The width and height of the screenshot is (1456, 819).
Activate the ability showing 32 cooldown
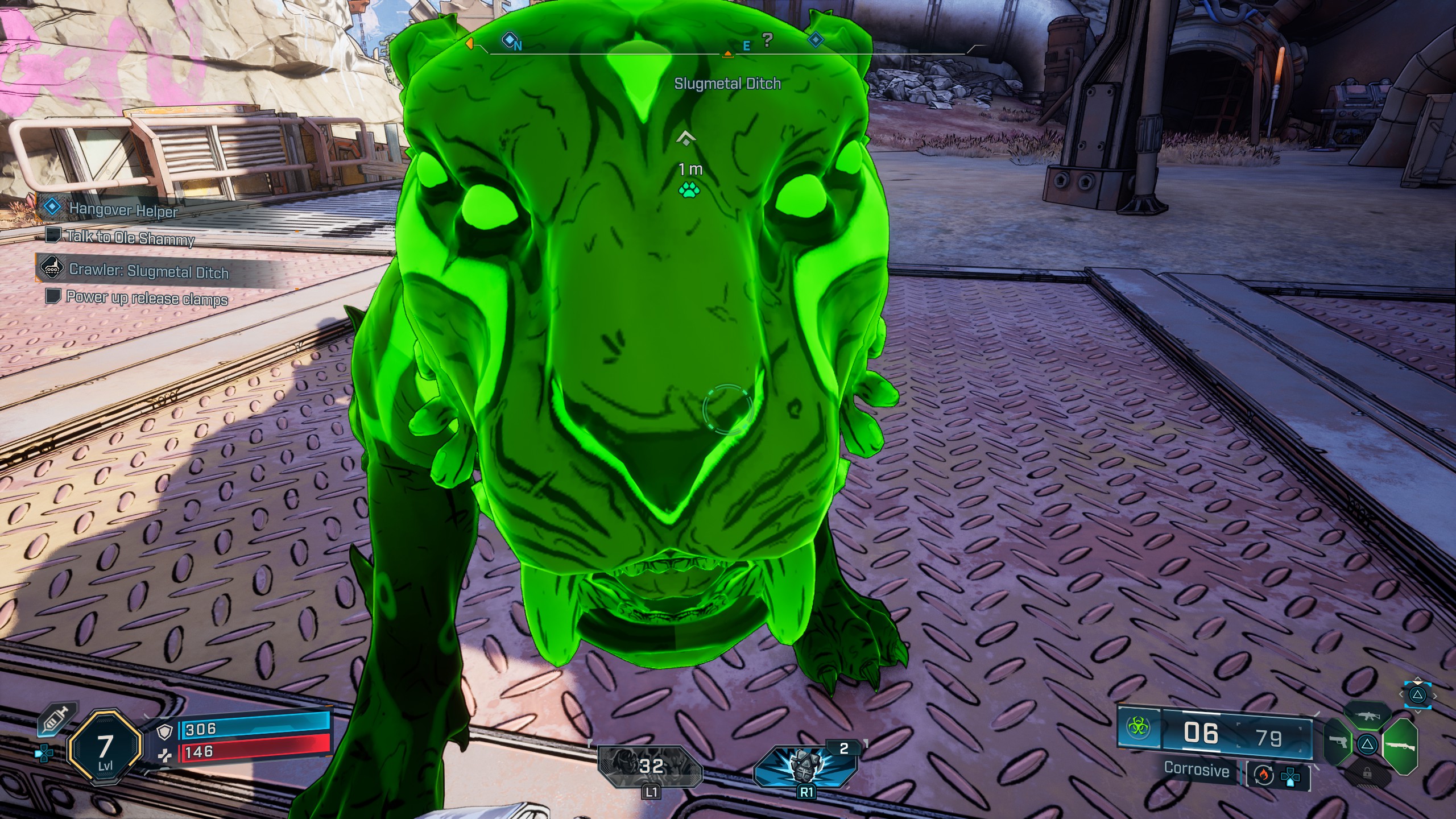point(651,766)
